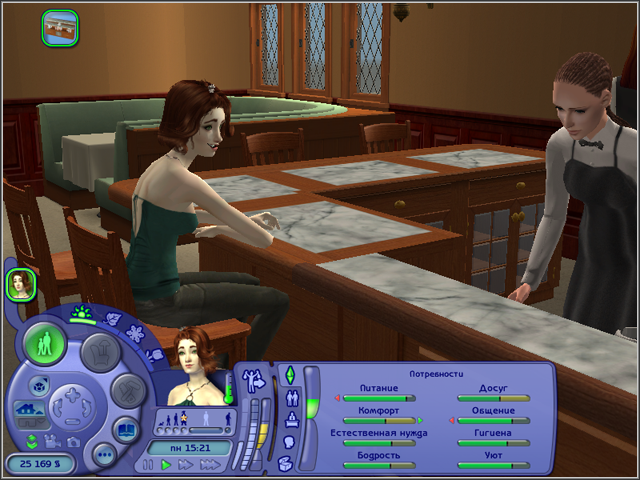Image resolution: width=640 pixels, height=480 pixels.
Task: Click the restaurant lot icon at top left
Action: (x=60, y=26)
